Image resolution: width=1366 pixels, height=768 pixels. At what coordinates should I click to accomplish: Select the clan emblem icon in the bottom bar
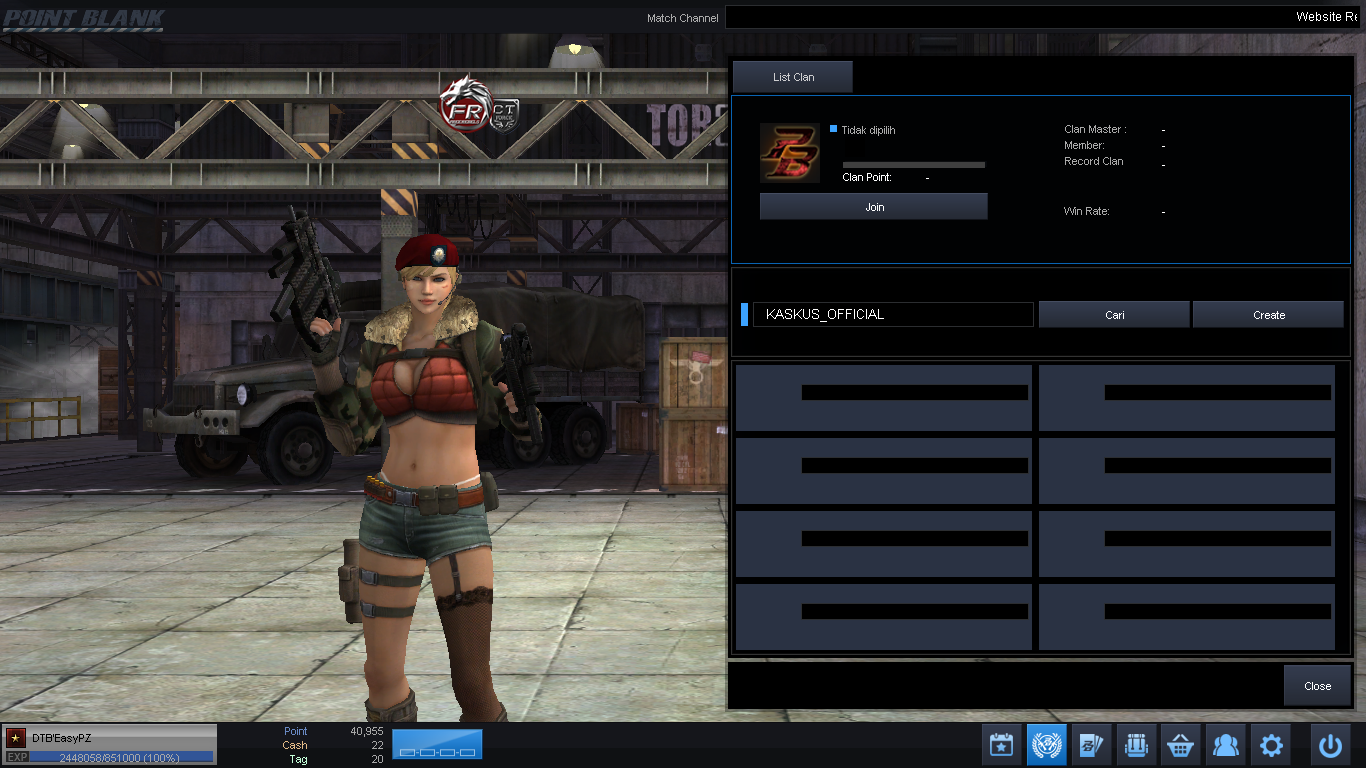tap(1046, 744)
